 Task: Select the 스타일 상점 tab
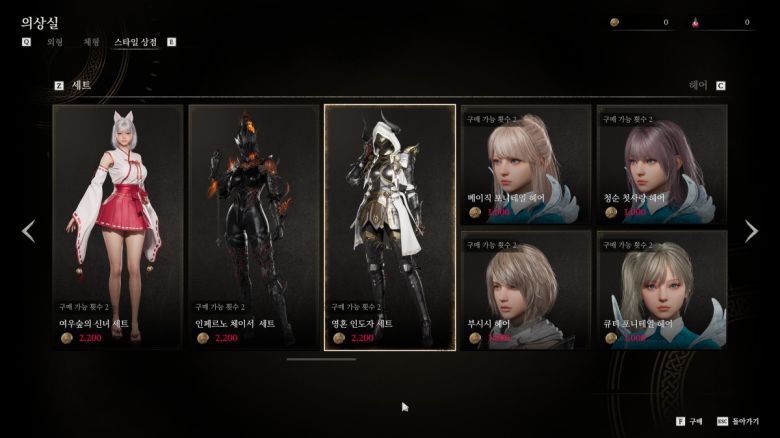coord(135,42)
